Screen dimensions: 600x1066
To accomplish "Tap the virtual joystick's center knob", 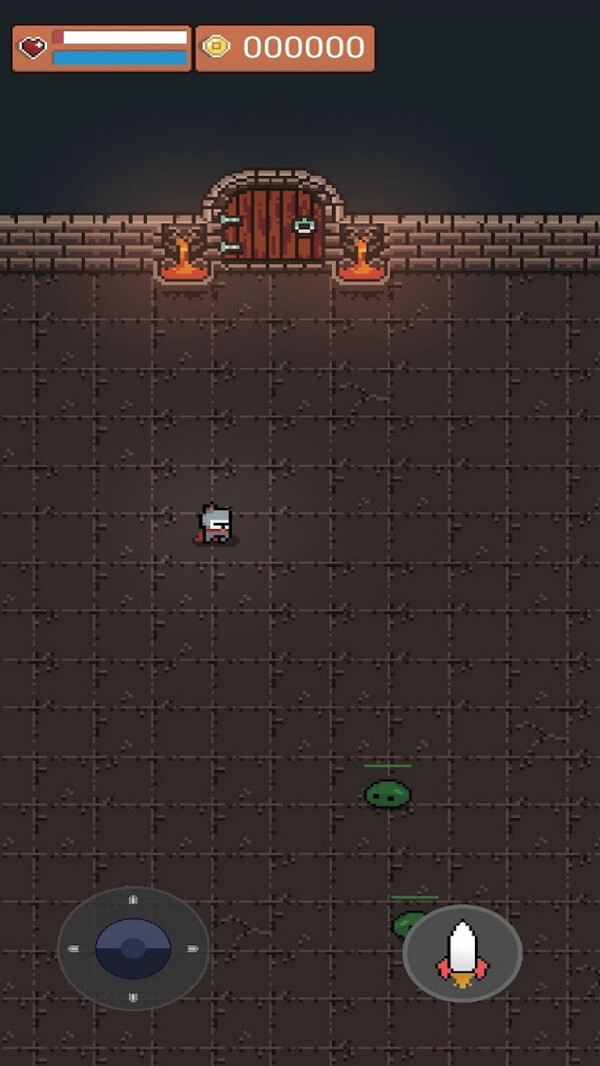I will (133, 948).
